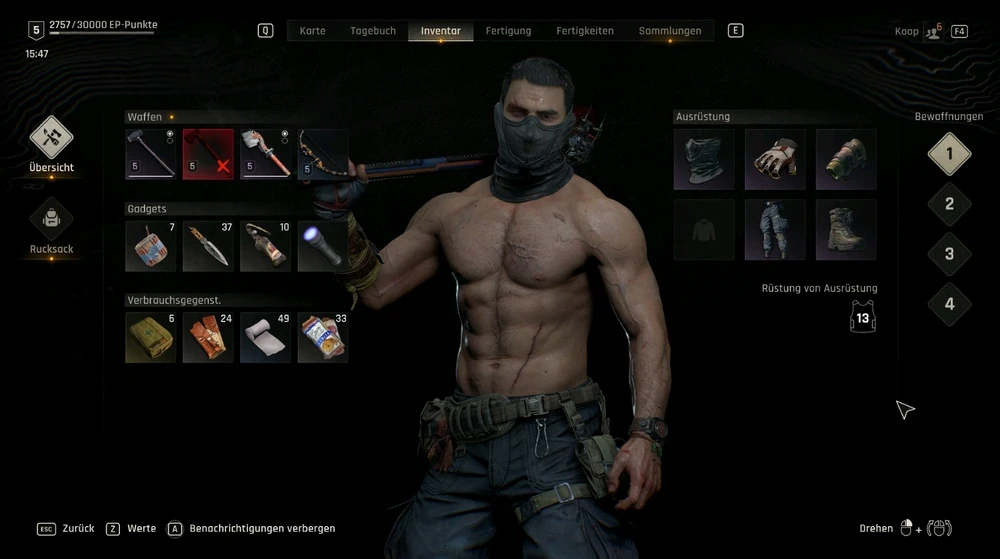Image resolution: width=1000 pixels, height=559 pixels.
Task: Choose the cargo pants equipment slot
Action: click(x=775, y=229)
